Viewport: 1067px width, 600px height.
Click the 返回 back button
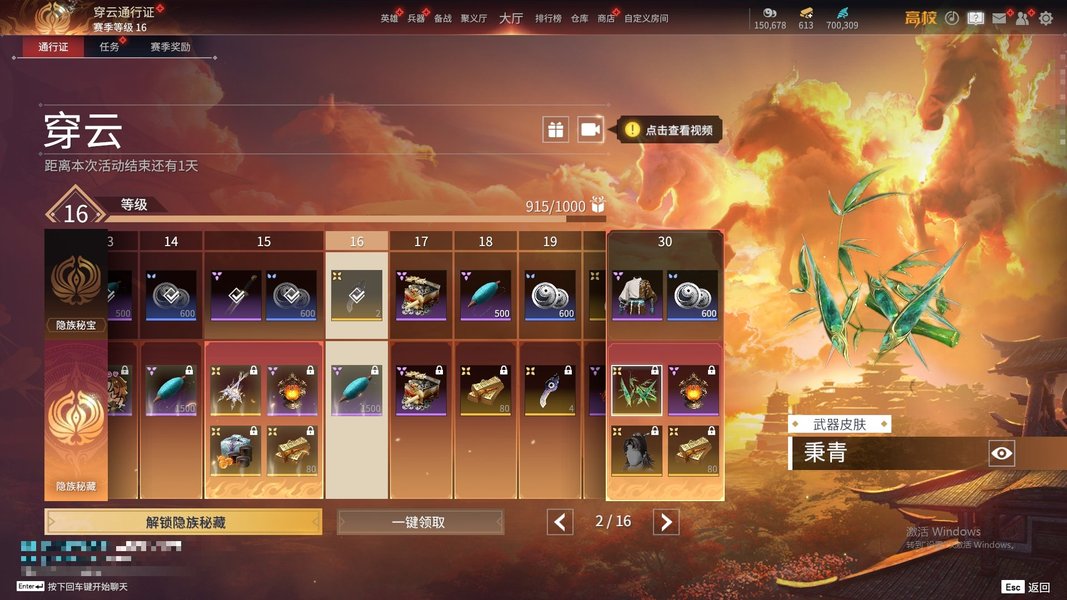click(x=1027, y=587)
